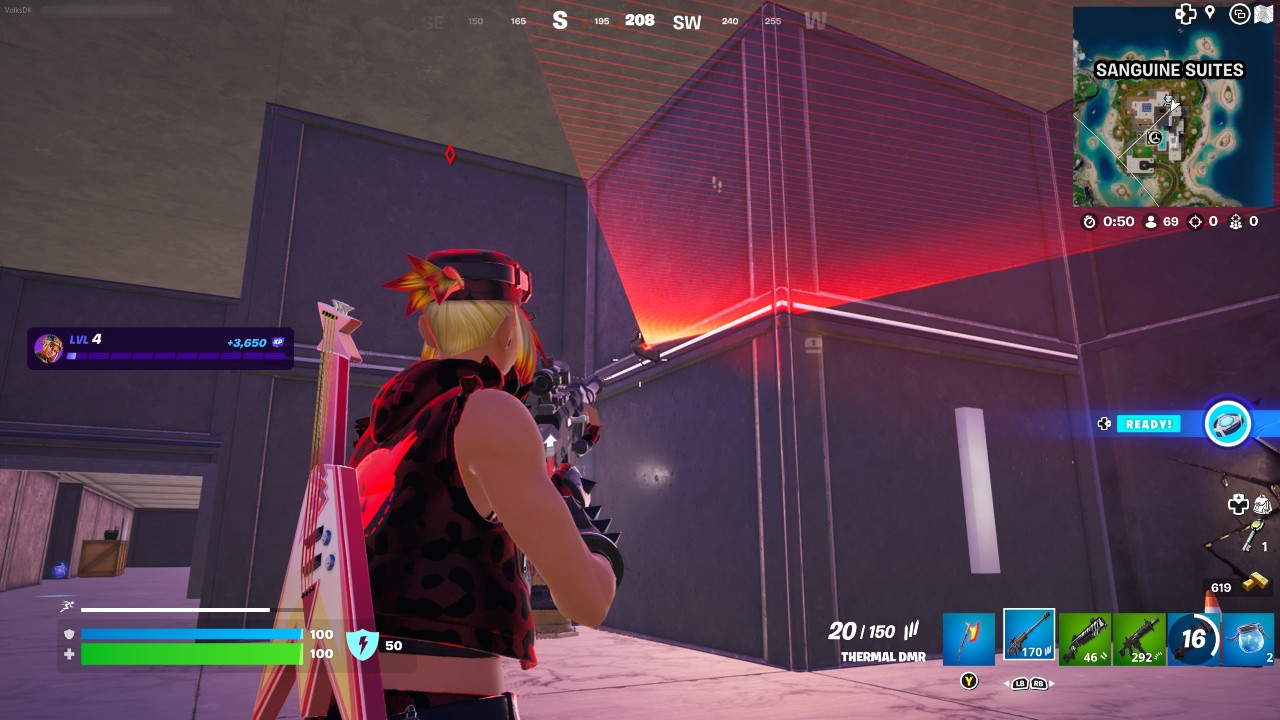Click the circular gadget icon beside READY

coord(1227,424)
